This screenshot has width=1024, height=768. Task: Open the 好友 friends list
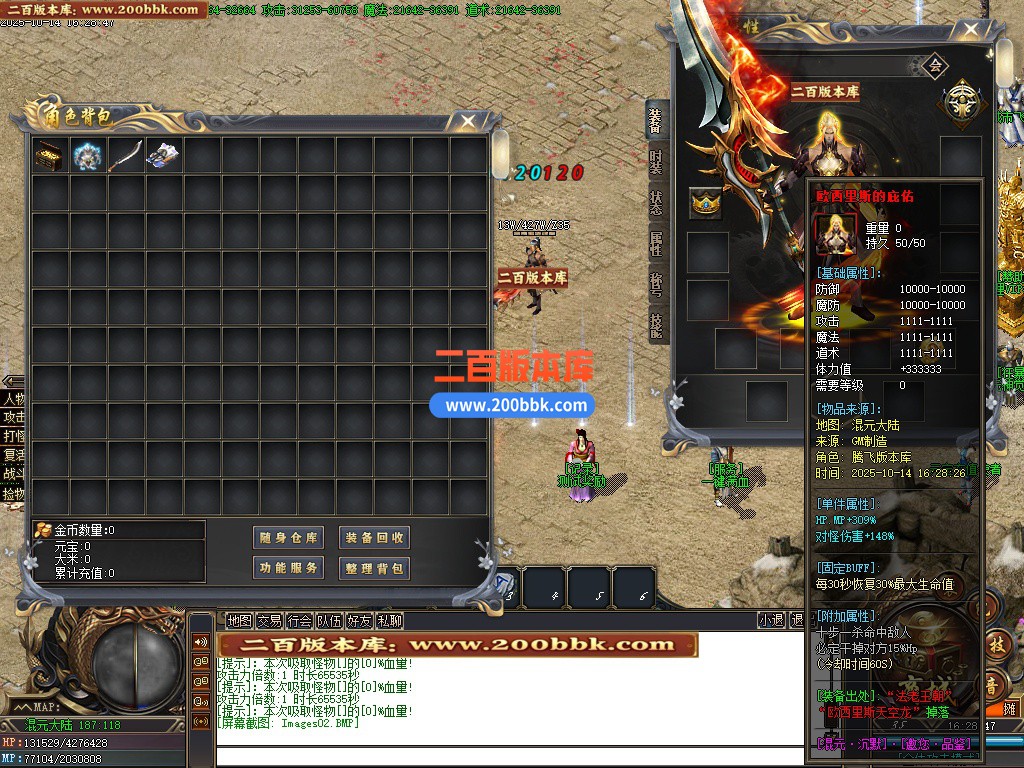[x=359, y=620]
